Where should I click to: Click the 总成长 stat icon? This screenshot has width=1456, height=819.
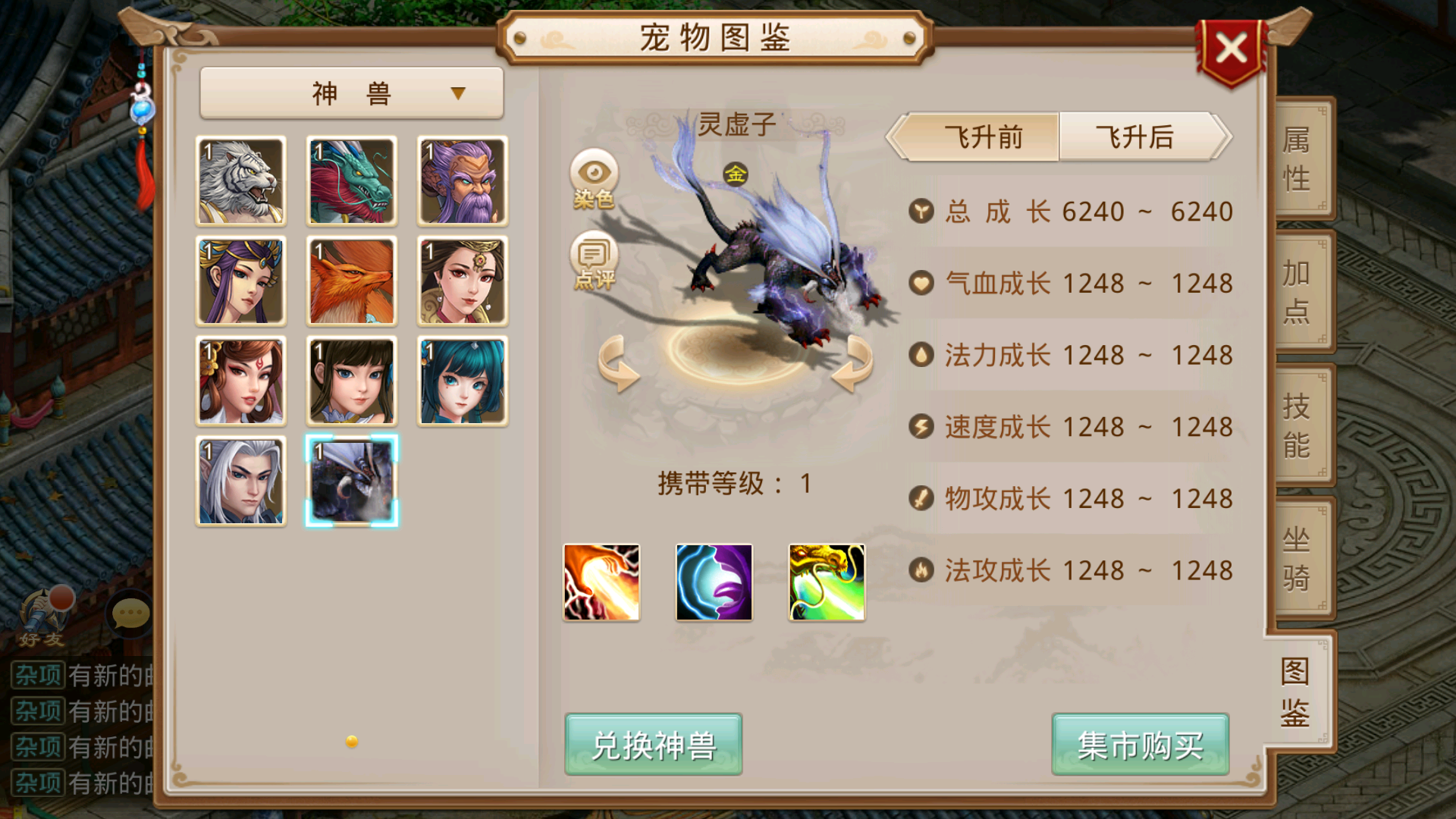921,212
